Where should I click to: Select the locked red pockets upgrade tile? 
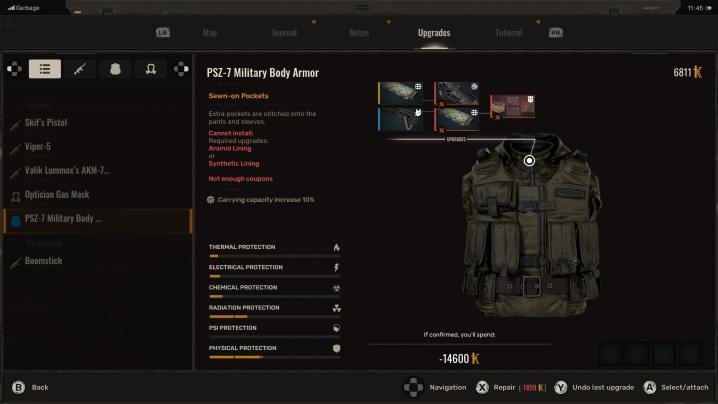(512, 107)
